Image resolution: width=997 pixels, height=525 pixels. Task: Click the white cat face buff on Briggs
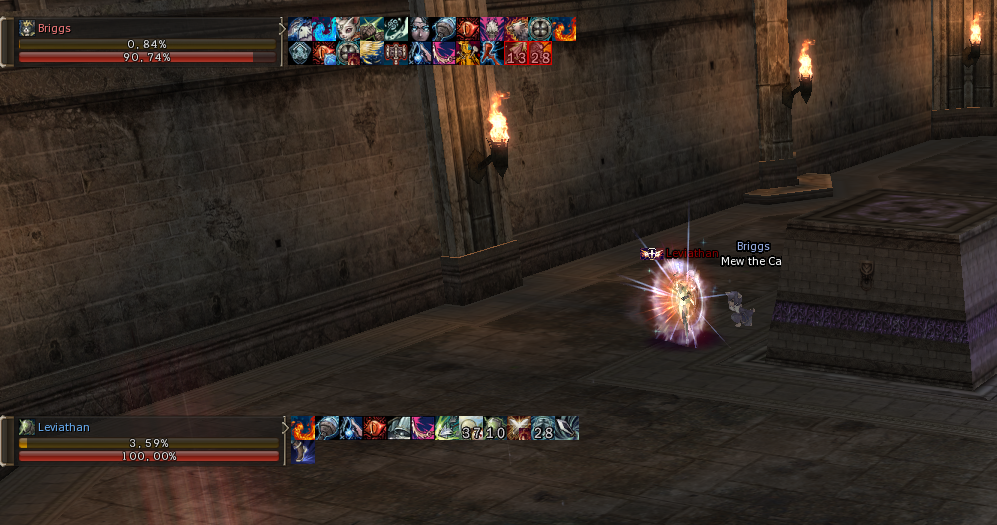(x=348, y=30)
